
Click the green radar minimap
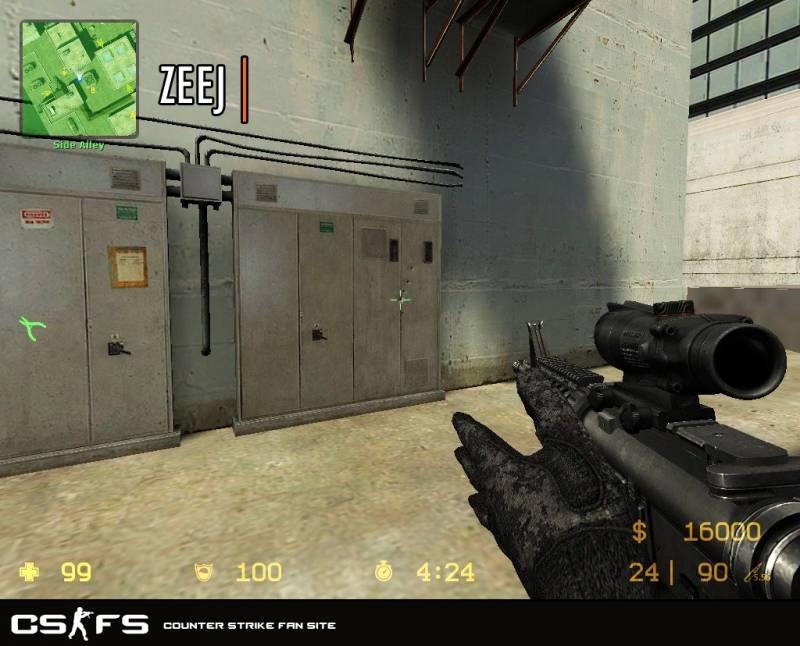pos(80,80)
